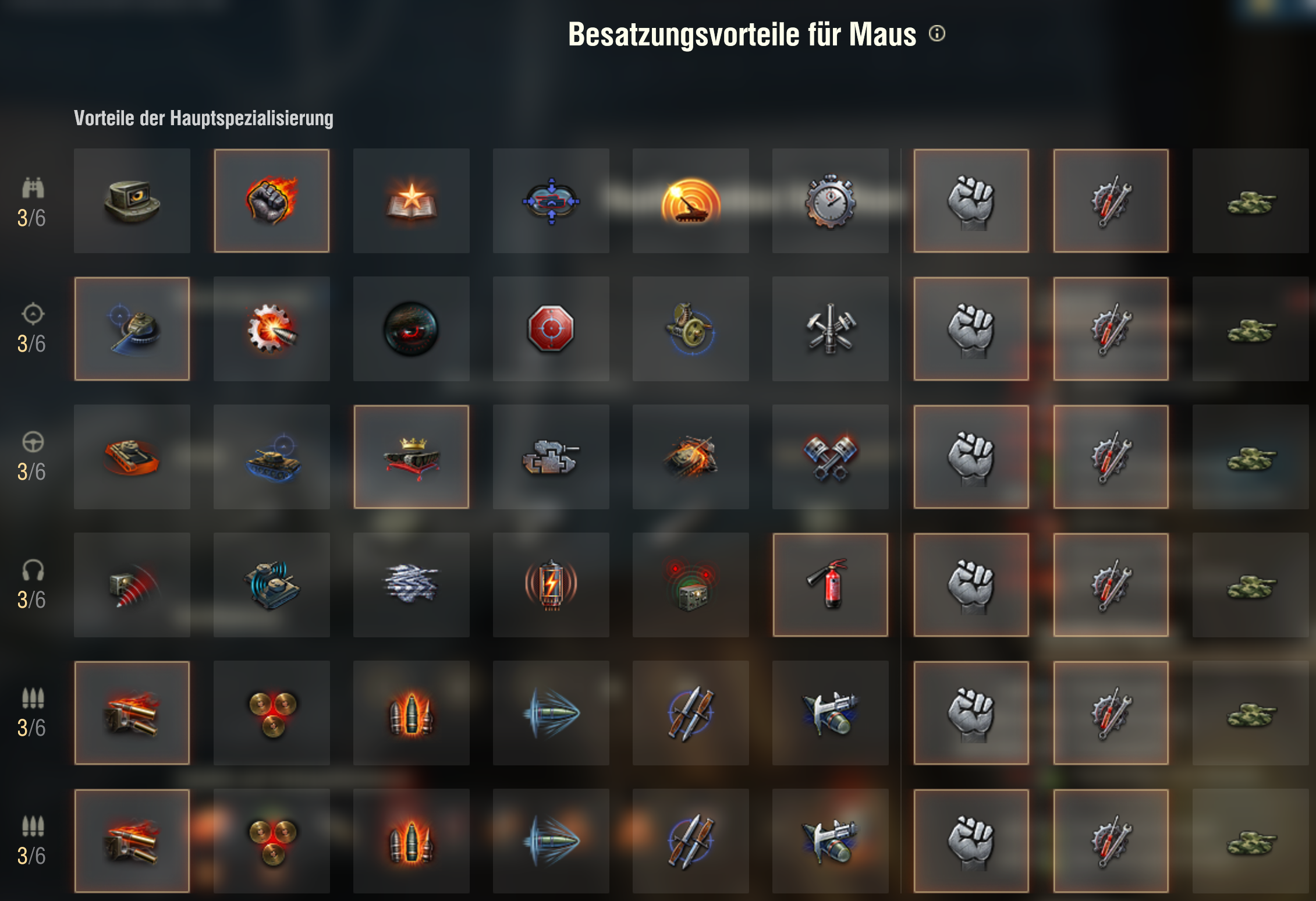This screenshot has width=1316, height=901.
Task: Choose the crowned tank perk
Action: 412,457
